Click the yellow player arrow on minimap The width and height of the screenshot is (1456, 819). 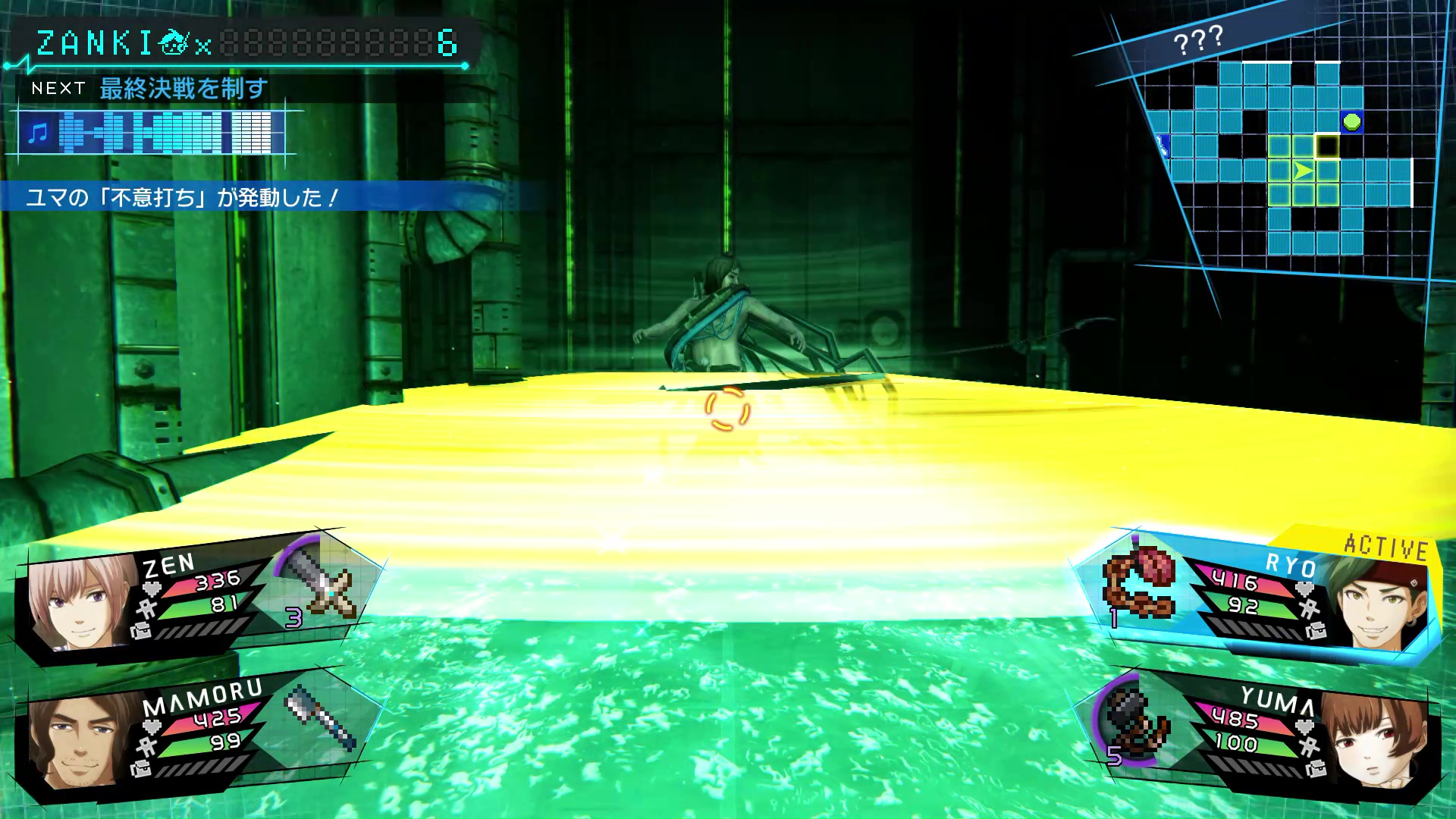[x=1303, y=171]
